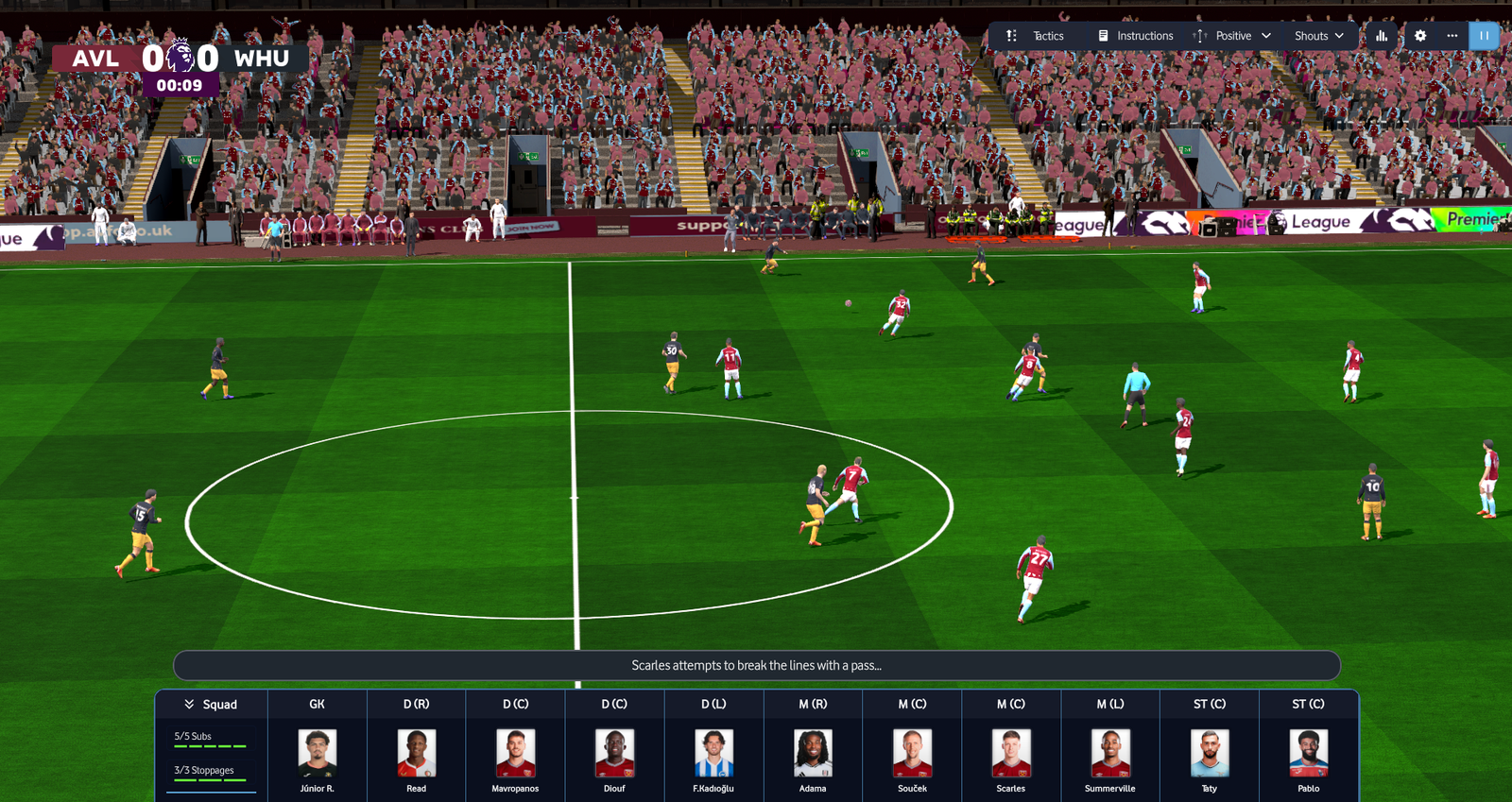1512x802 pixels.
Task: Collapse the Squad panel
Action: [x=211, y=705]
